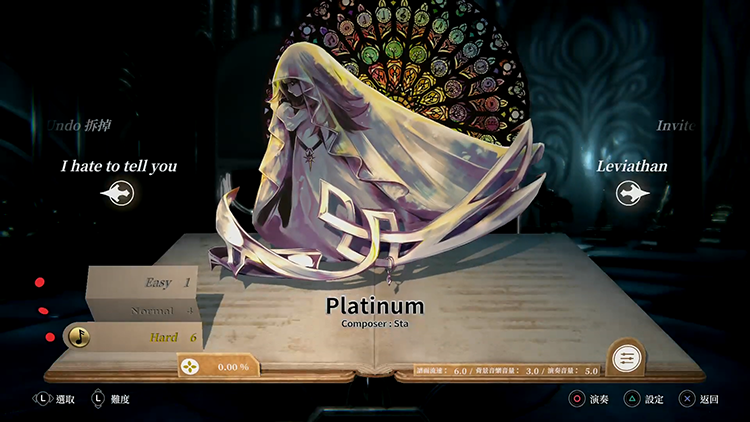Click the gold music note icon
750x422 pixels.
79,337
